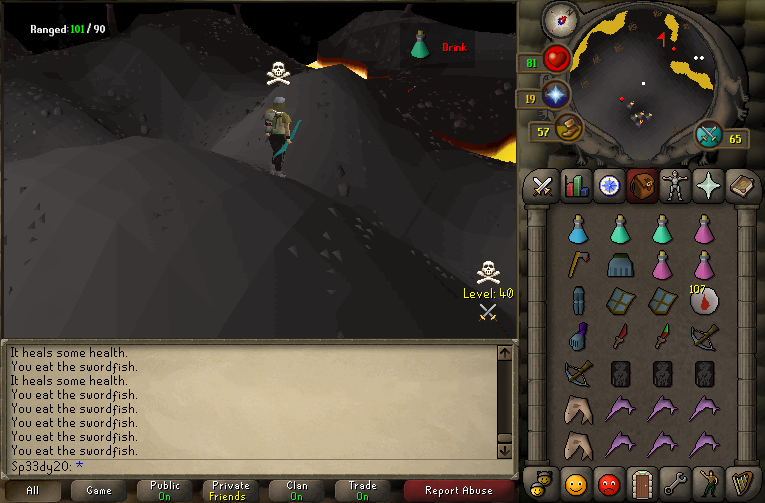Image resolution: width=765 pixels, height=503 pixels.
Task: Open the Combat Options tab
Action: 542,186
